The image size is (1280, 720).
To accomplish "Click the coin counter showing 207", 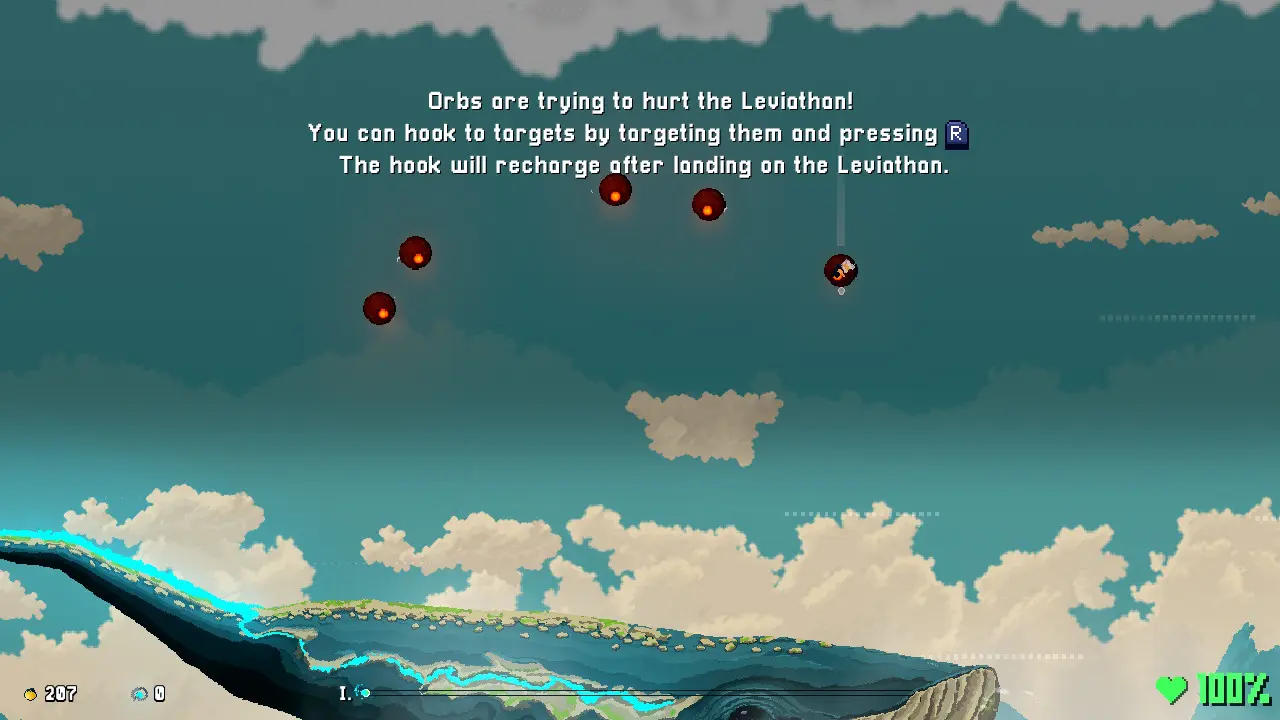I will point(58,694).
